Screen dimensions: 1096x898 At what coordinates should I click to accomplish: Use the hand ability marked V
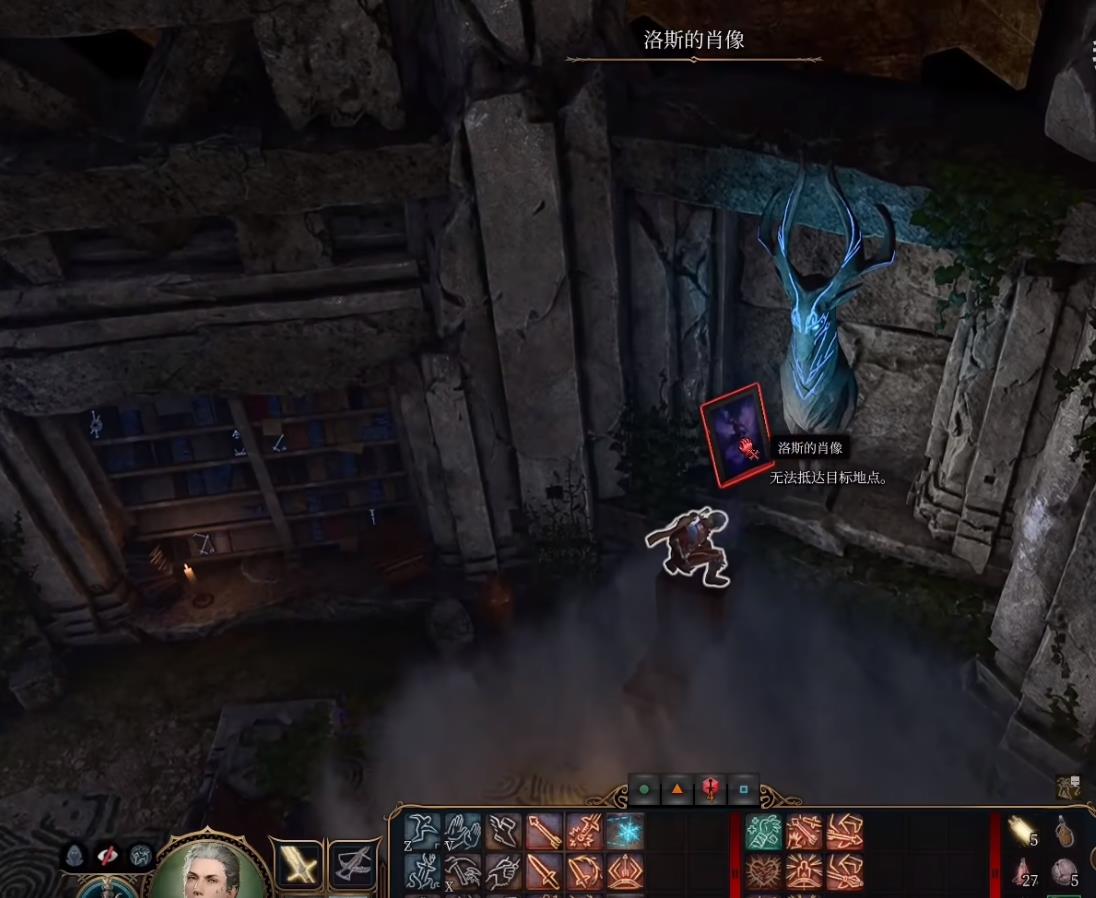462,832
